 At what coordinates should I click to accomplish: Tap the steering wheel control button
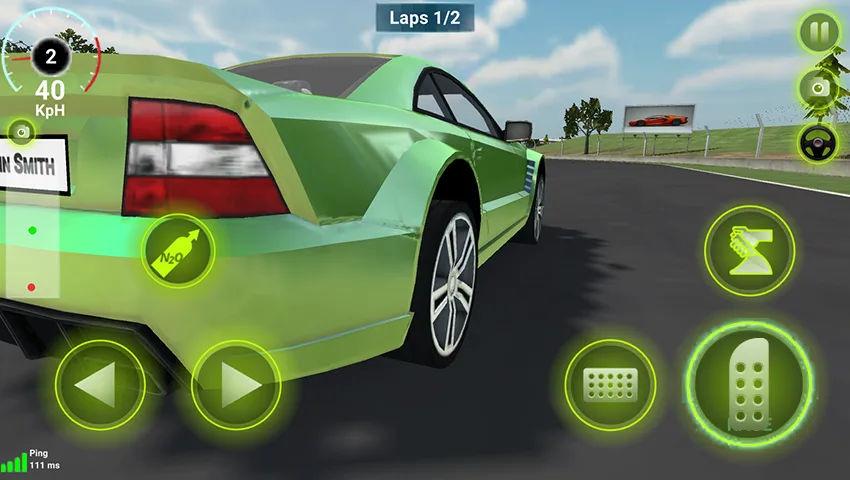819,143
